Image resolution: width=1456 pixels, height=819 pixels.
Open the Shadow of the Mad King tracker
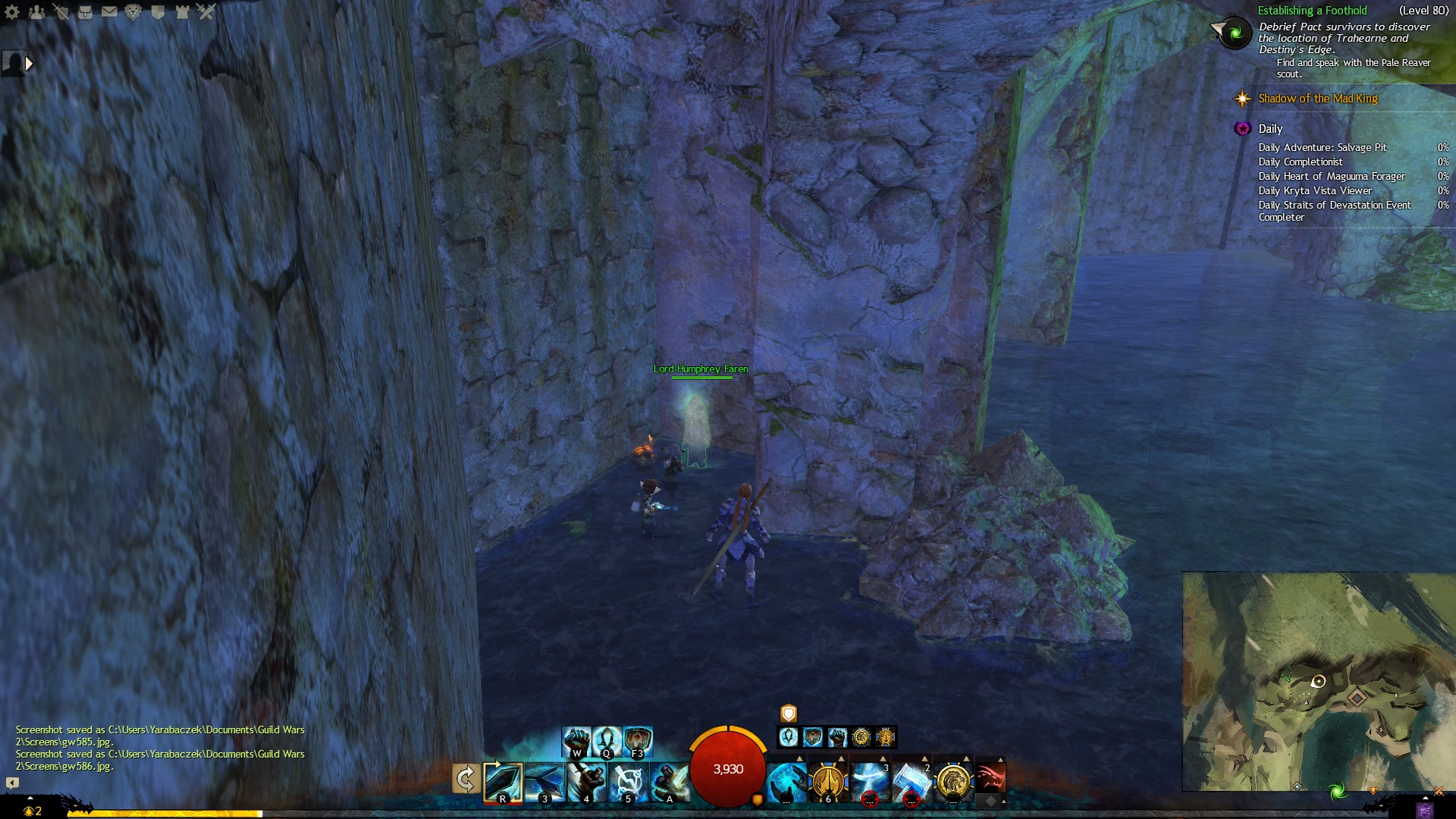(1317, 99)
